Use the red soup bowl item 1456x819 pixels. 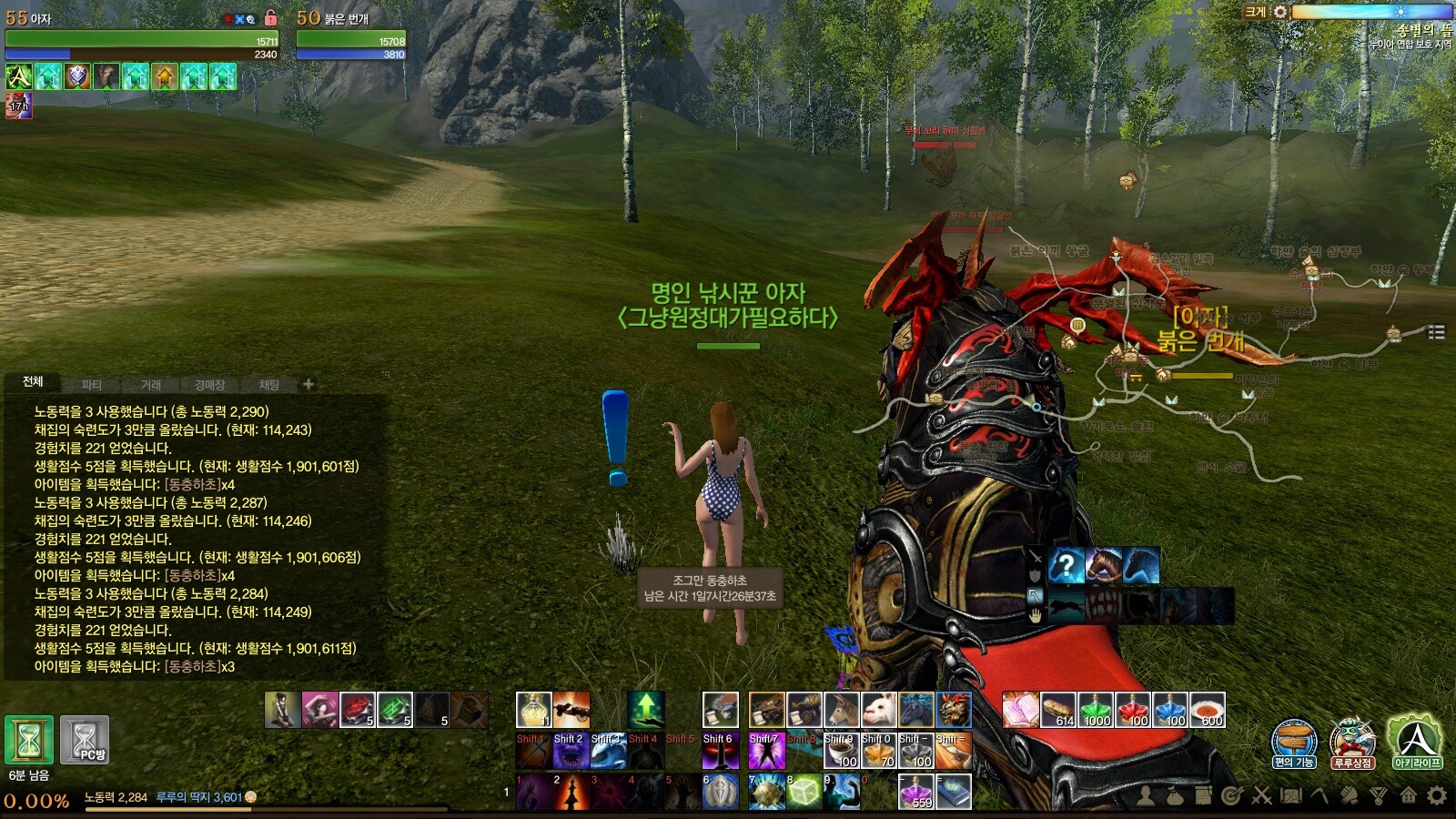[1208, 710]
